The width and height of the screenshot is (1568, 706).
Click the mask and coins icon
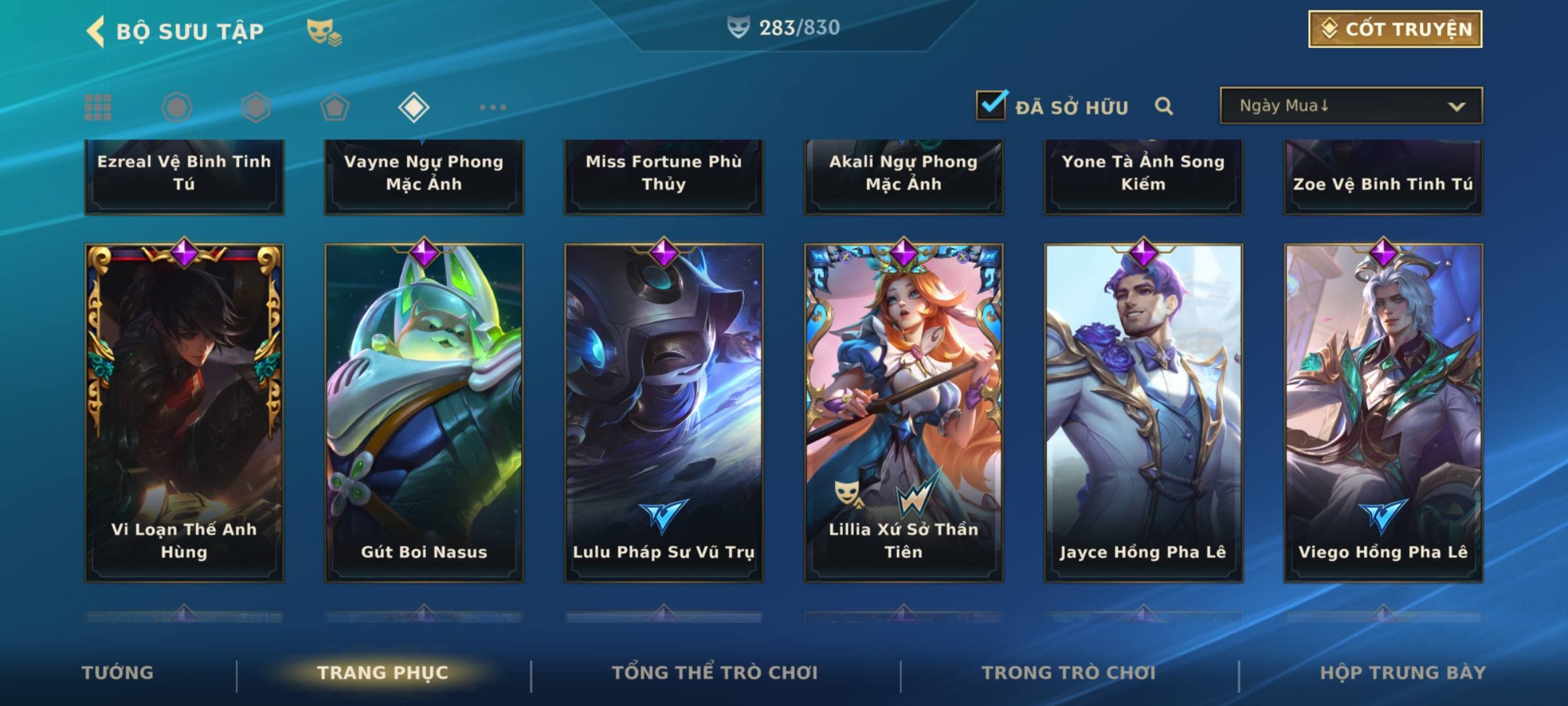323,31
